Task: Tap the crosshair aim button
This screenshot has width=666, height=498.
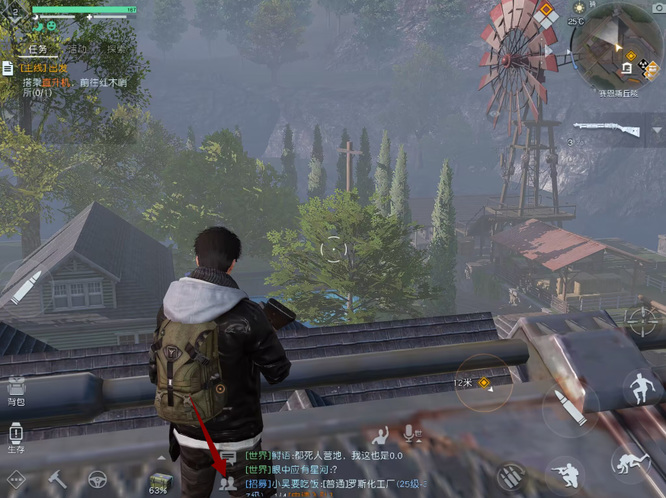Action: (x=640, y=319)
